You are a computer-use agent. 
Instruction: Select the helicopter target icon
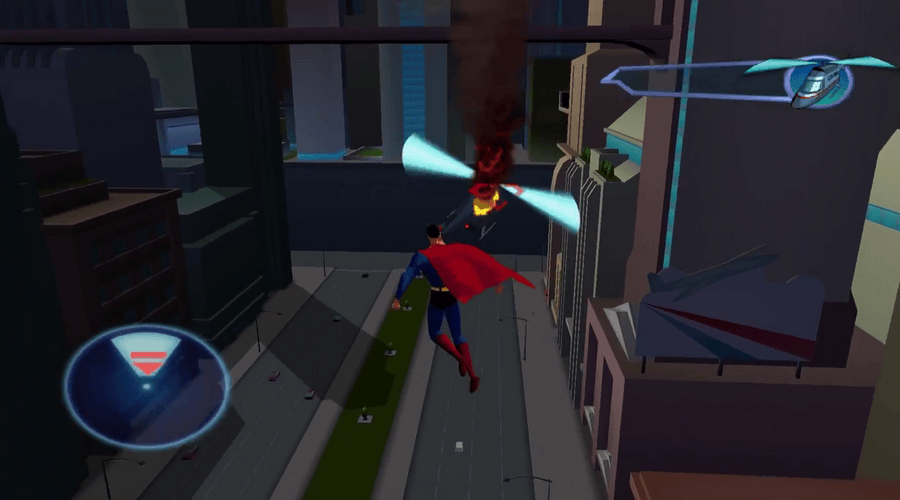click(818, 80)
